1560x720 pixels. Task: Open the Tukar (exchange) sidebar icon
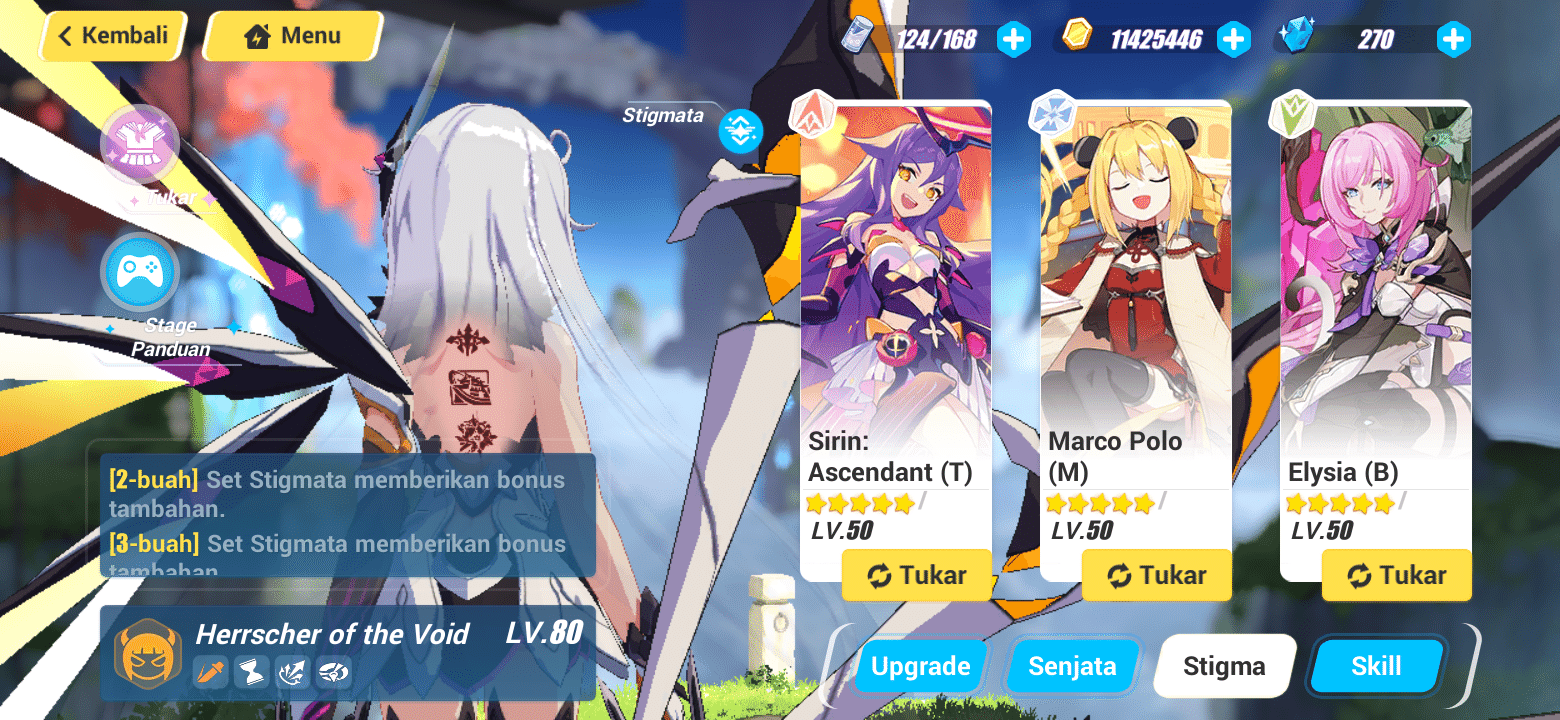[x=140, y=143]
